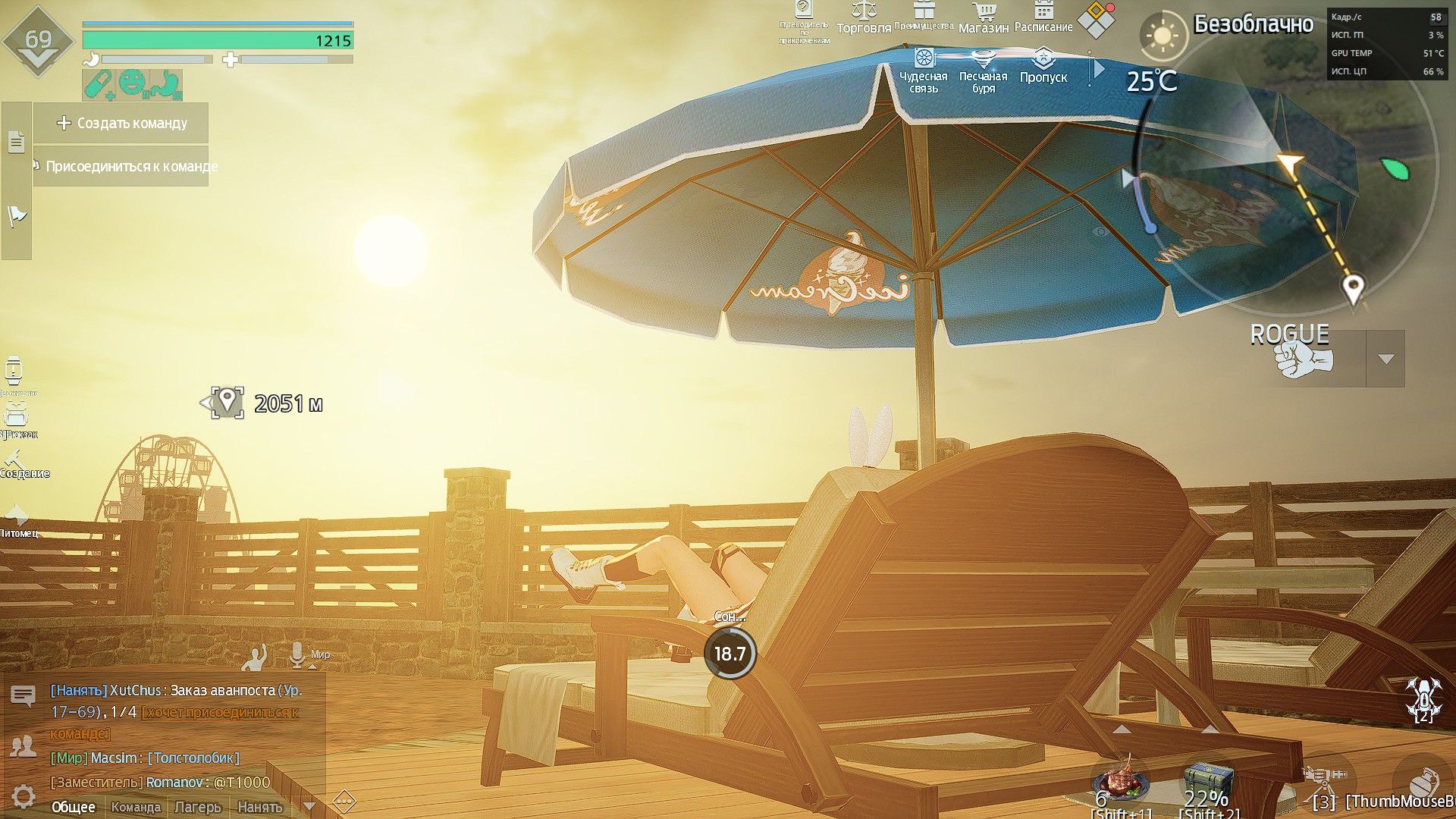Switch to the Лагерь chat tab
The height and width of the screenshot is (819, 1456).
tap(198, 807)
